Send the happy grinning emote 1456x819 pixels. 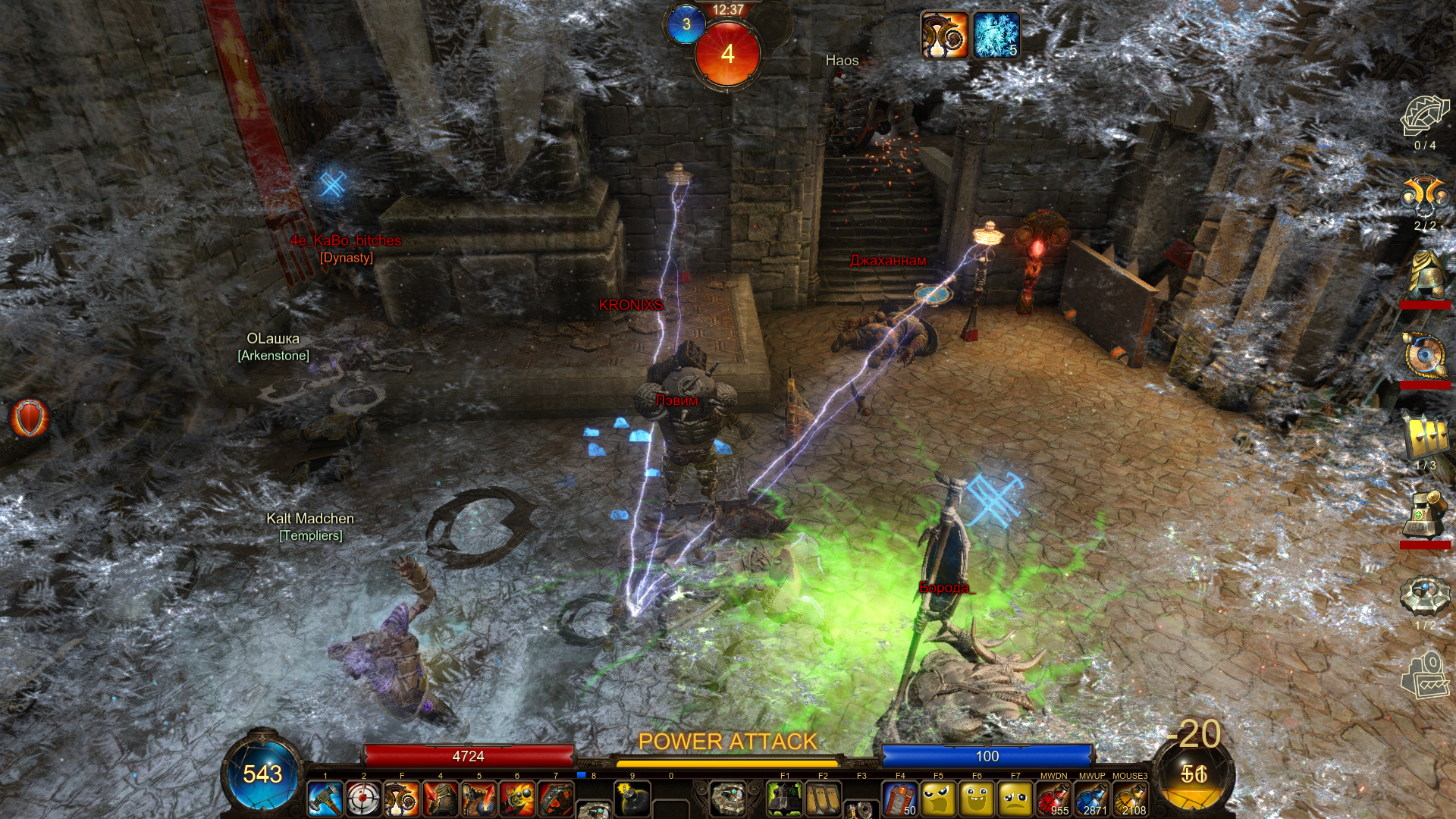pos(977,799)
